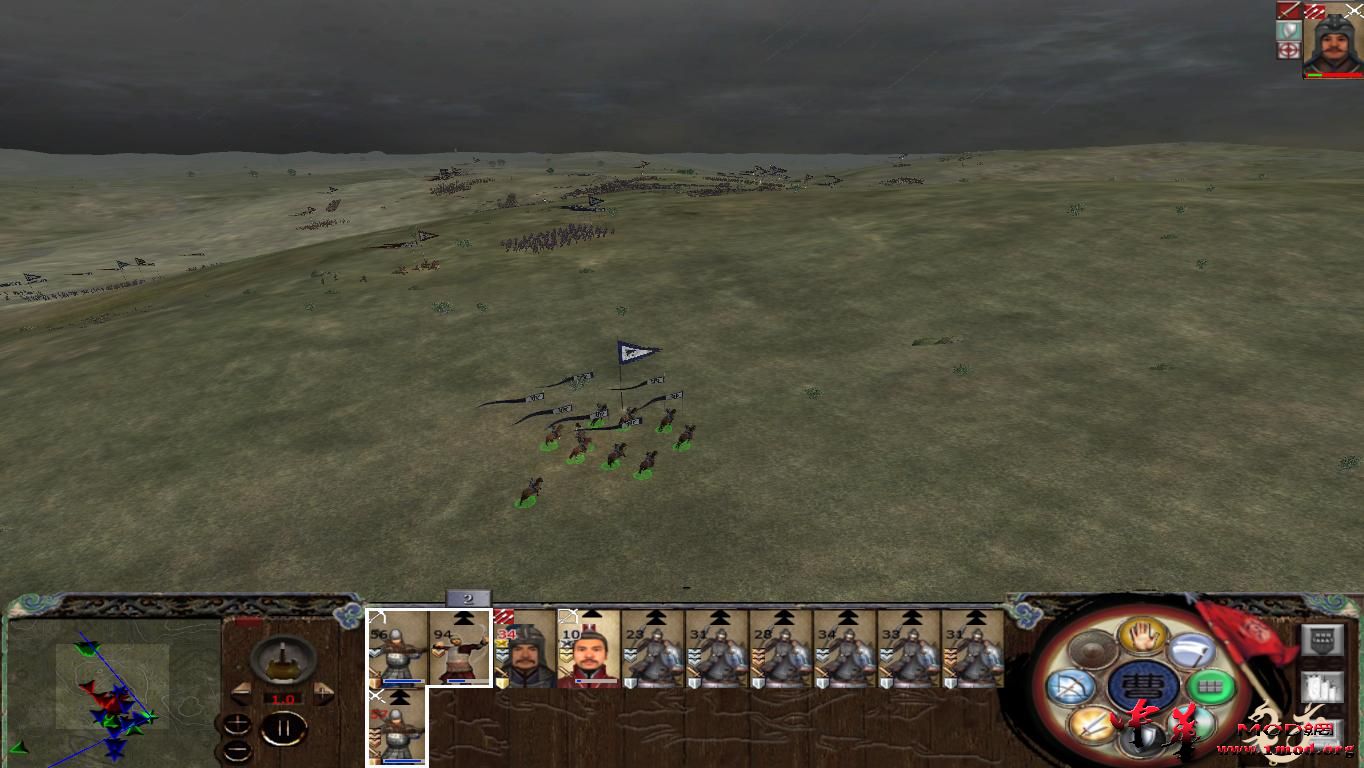The width and height of the screenshot is (1364, 768).
Task: Click the shield unit details button on right panel
Action: (1323, 642)
